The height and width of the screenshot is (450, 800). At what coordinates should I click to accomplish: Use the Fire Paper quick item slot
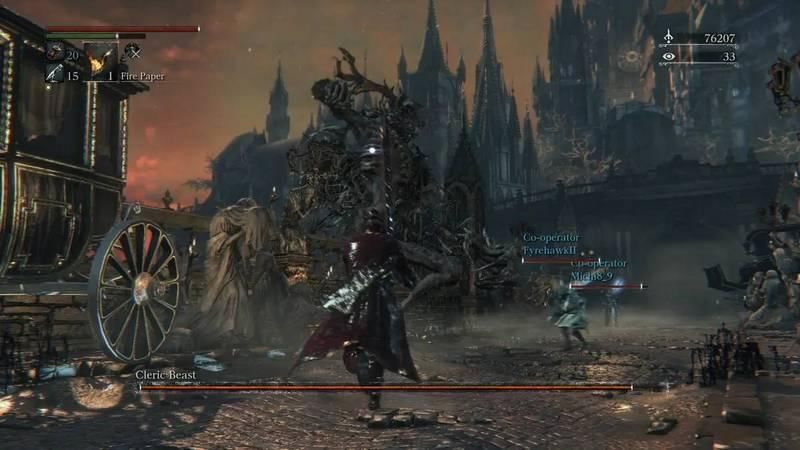[x=101, y=62]
